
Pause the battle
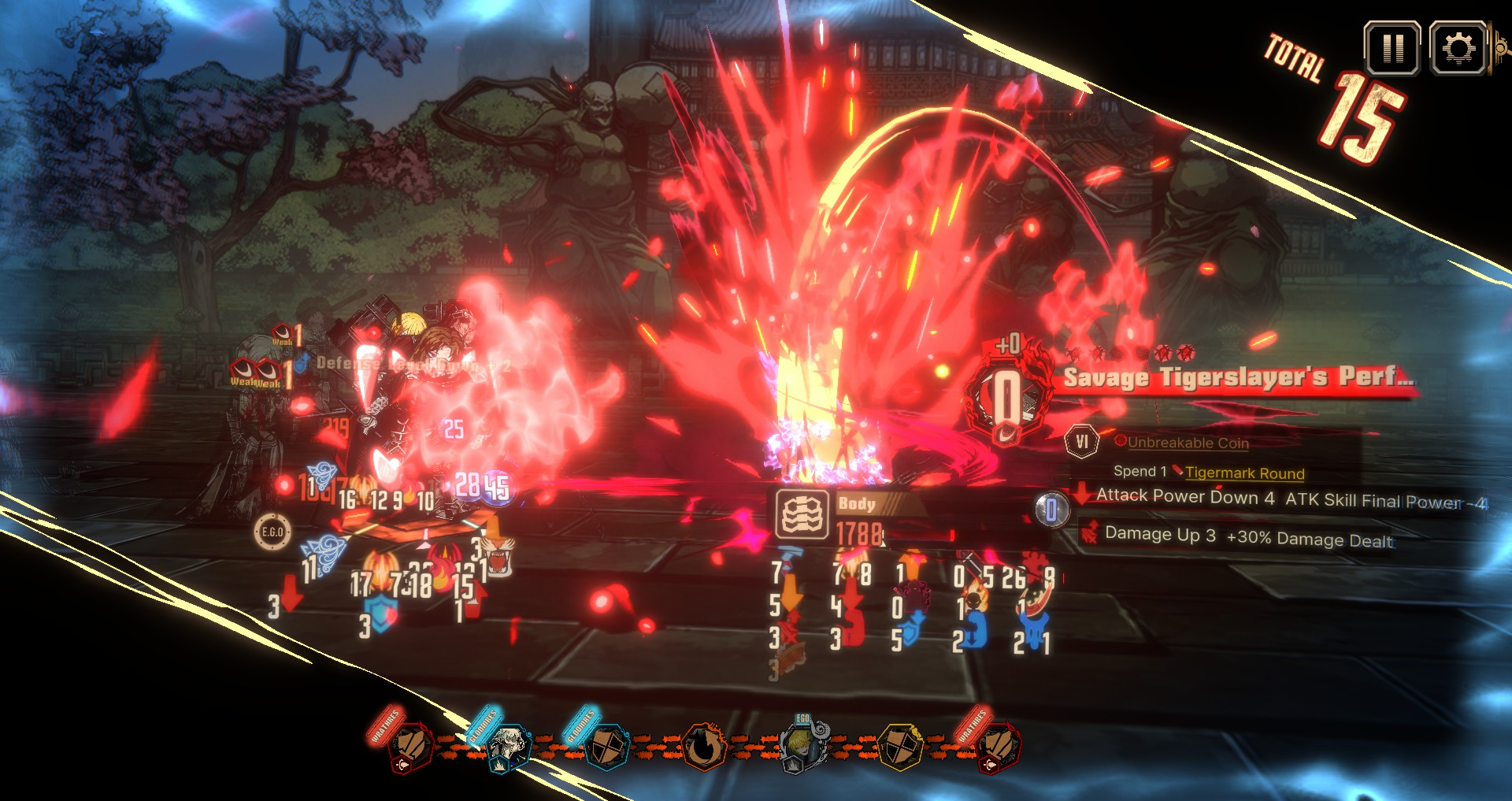1392,49
